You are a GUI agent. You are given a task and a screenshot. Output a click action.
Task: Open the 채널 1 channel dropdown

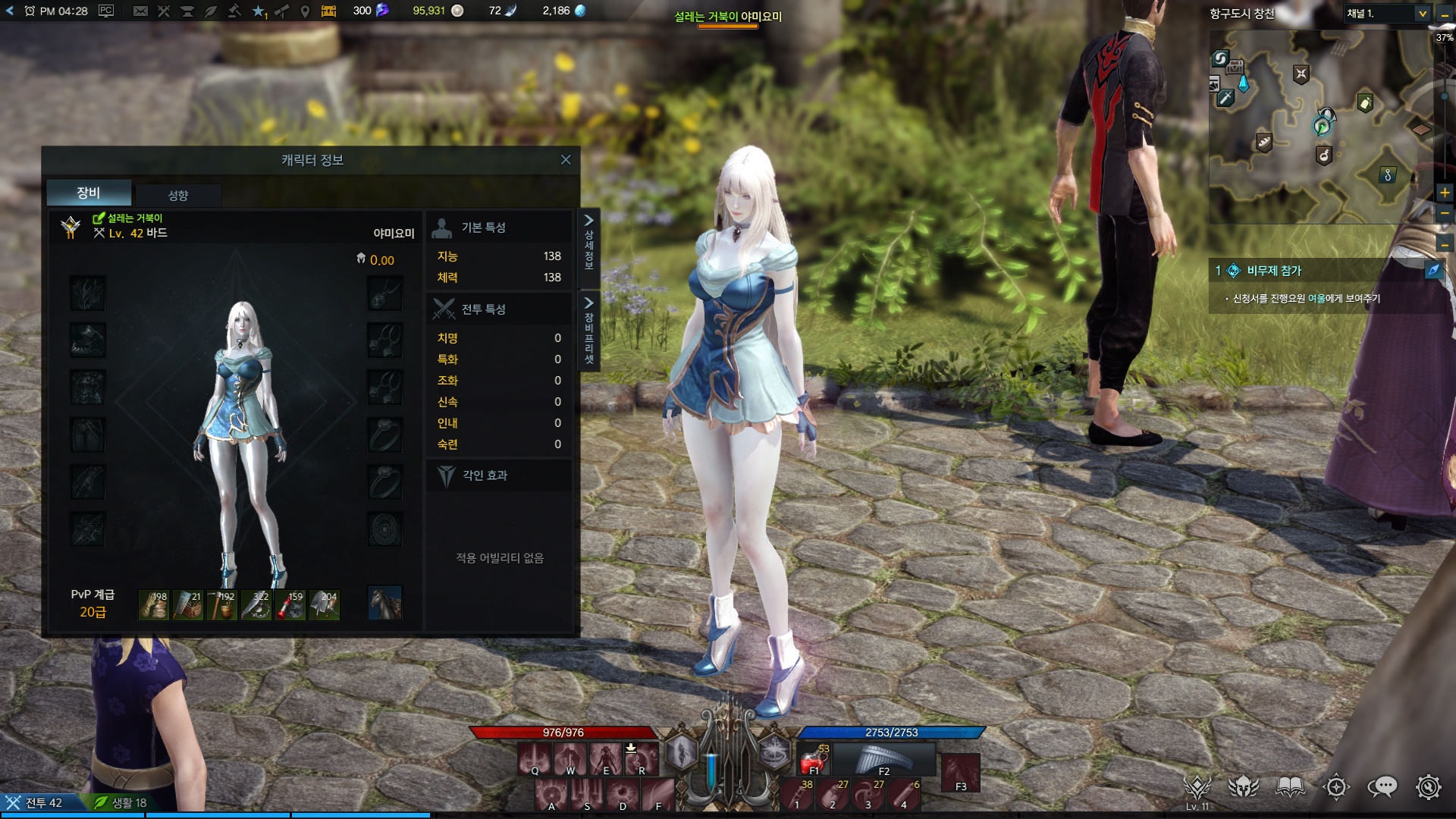(1422, 14)
